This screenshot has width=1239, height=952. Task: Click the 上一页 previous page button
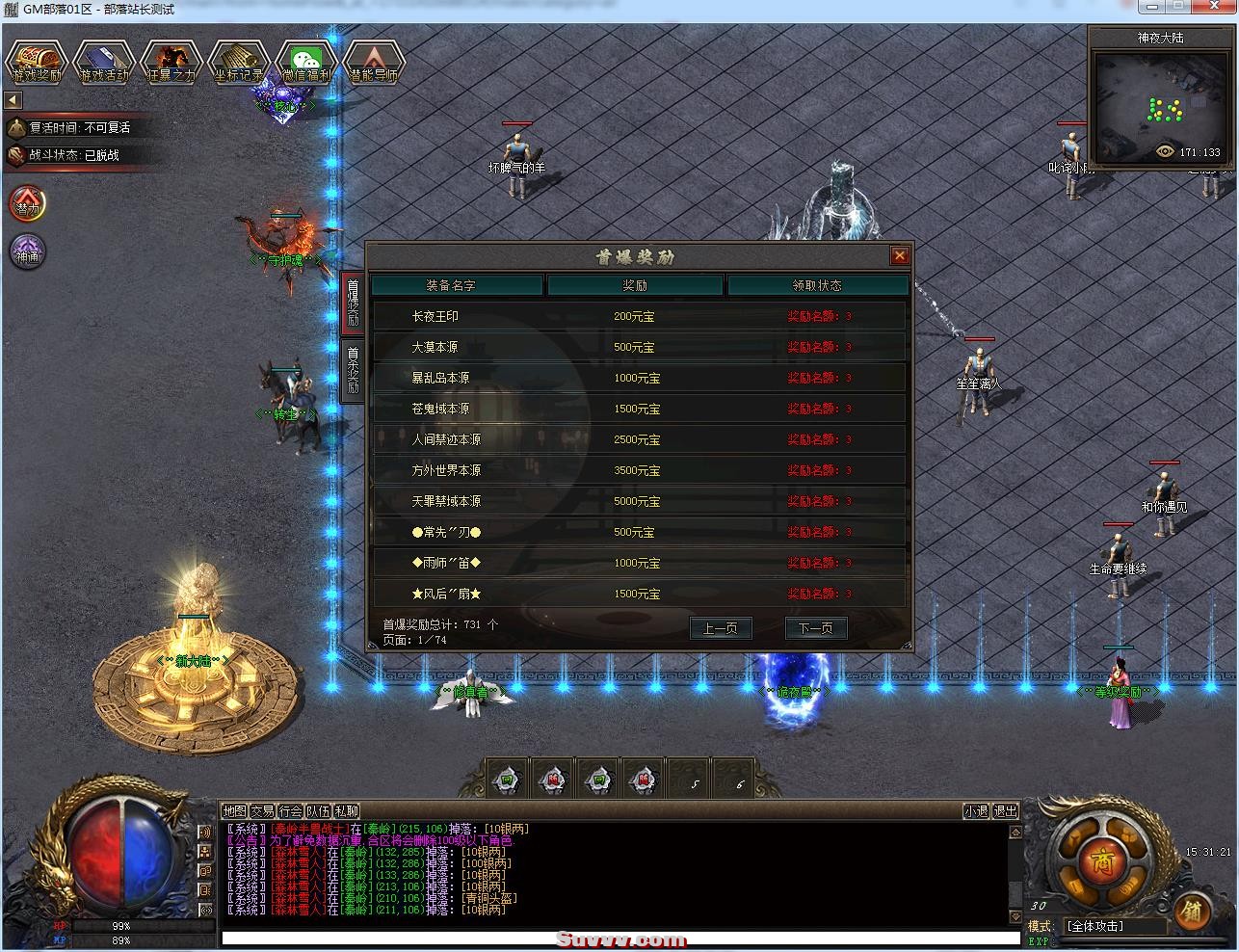tap(720, 628)
